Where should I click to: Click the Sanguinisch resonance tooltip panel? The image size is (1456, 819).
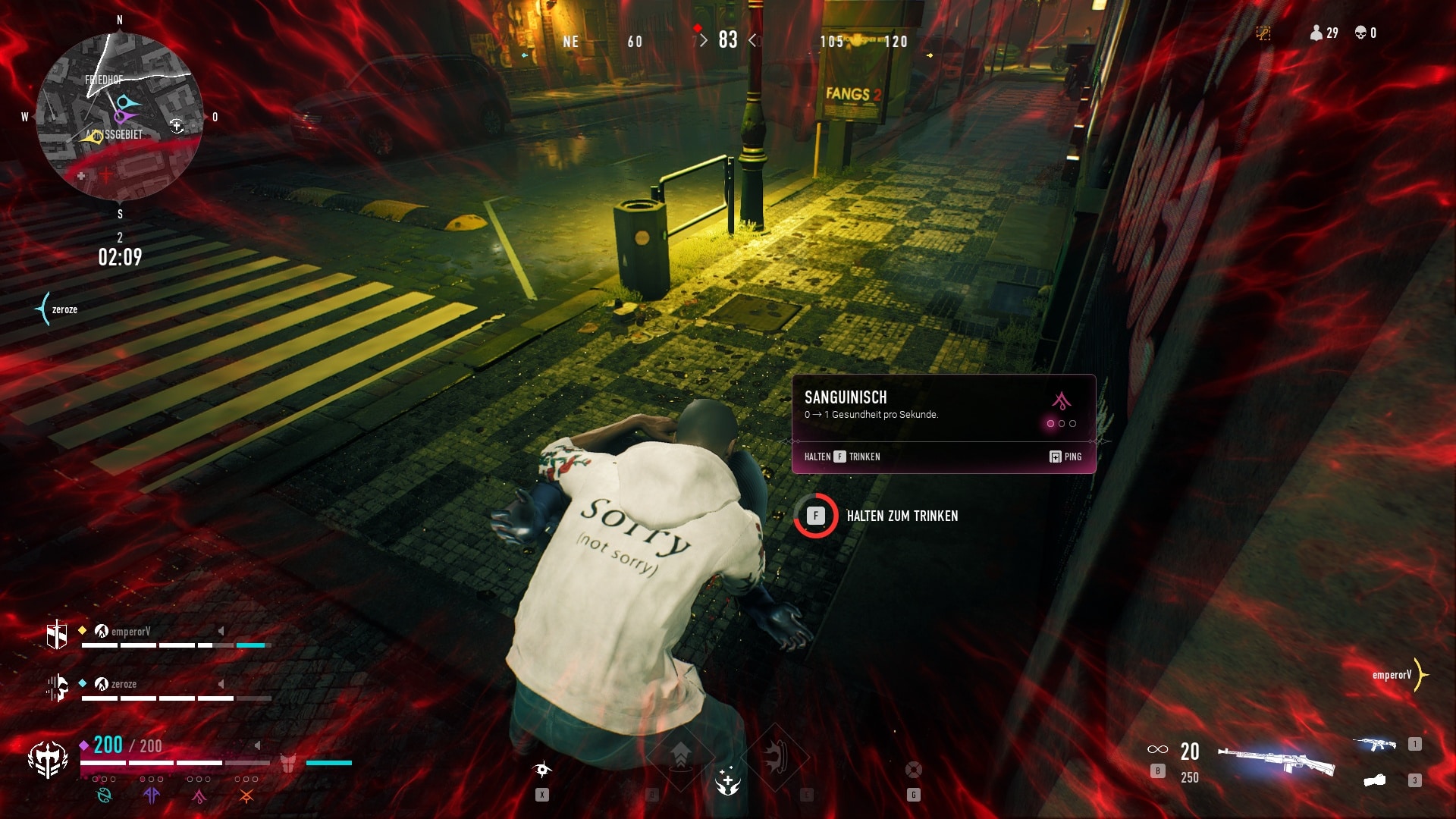(x=943, y=423)
